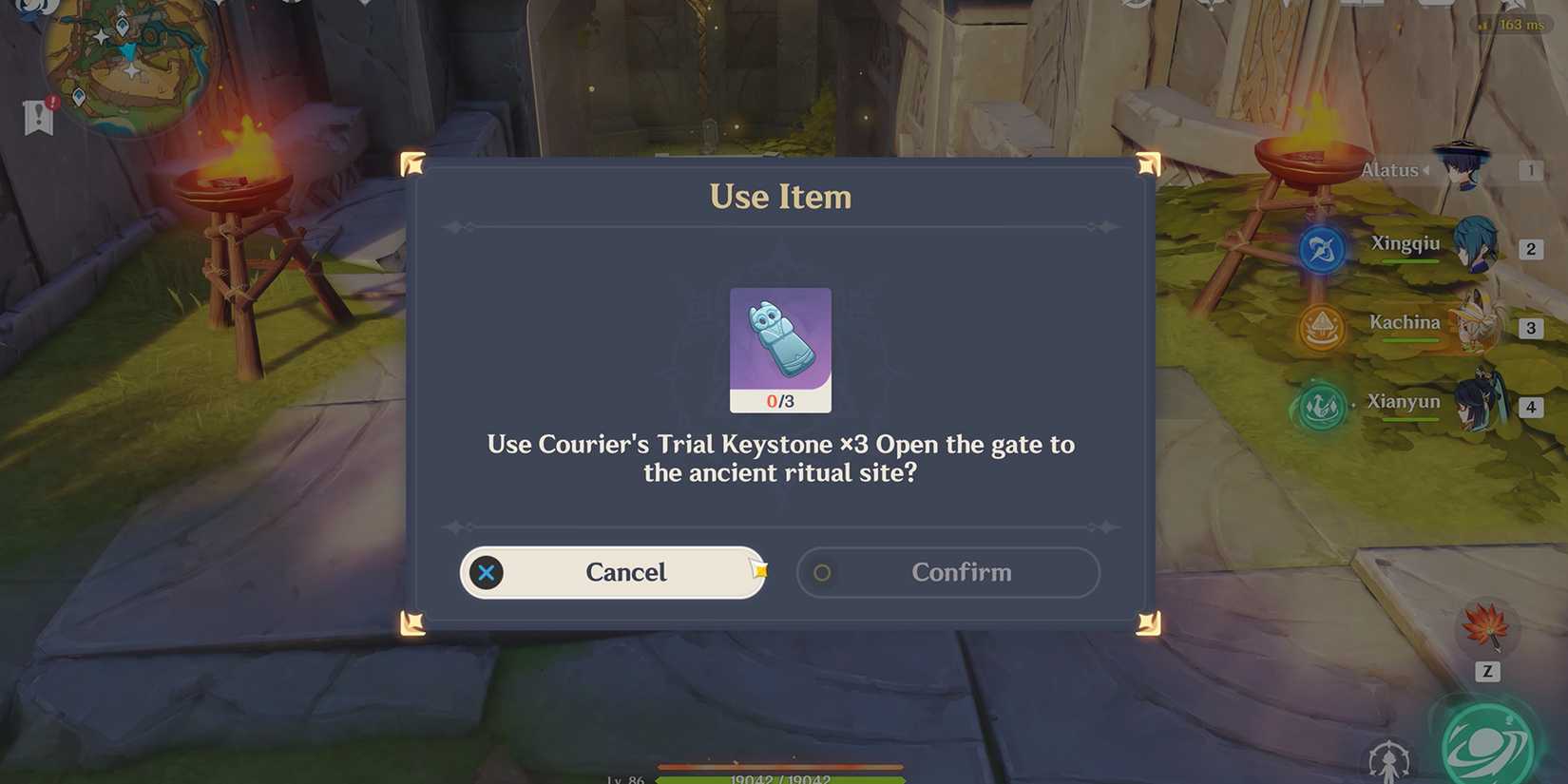Click the Z shortcut key label
The image size is (1568, 784).
click(x=1488, y=672)
